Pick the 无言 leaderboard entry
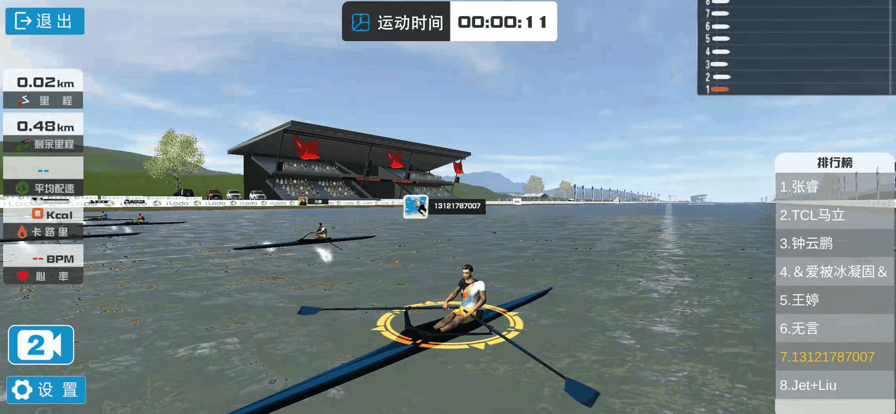Viewport: 896px width, 414px height. pyautogui.click(x=834, y=328)
